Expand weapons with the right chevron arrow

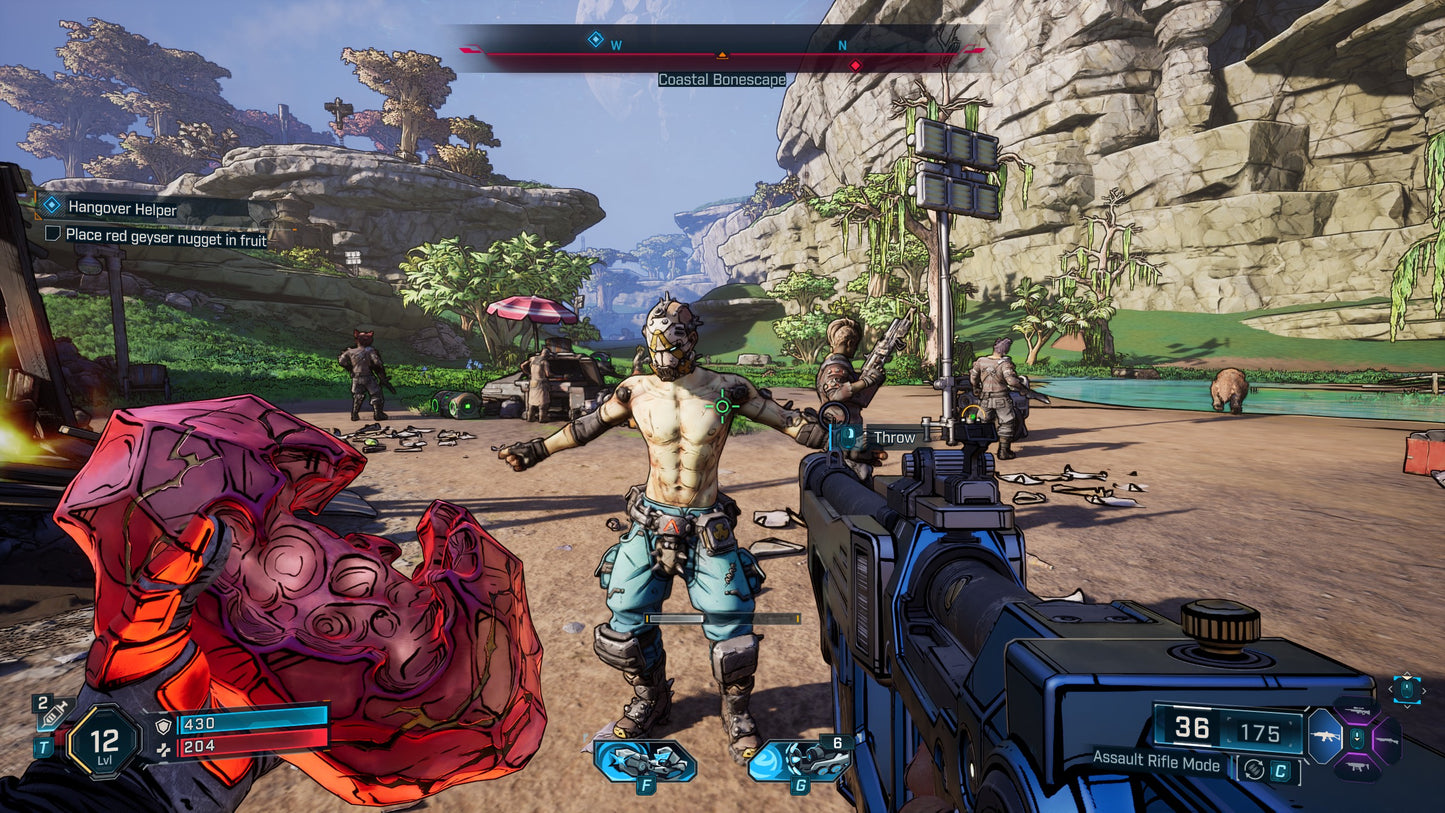pyautogui.click(x=1424, y=691)
